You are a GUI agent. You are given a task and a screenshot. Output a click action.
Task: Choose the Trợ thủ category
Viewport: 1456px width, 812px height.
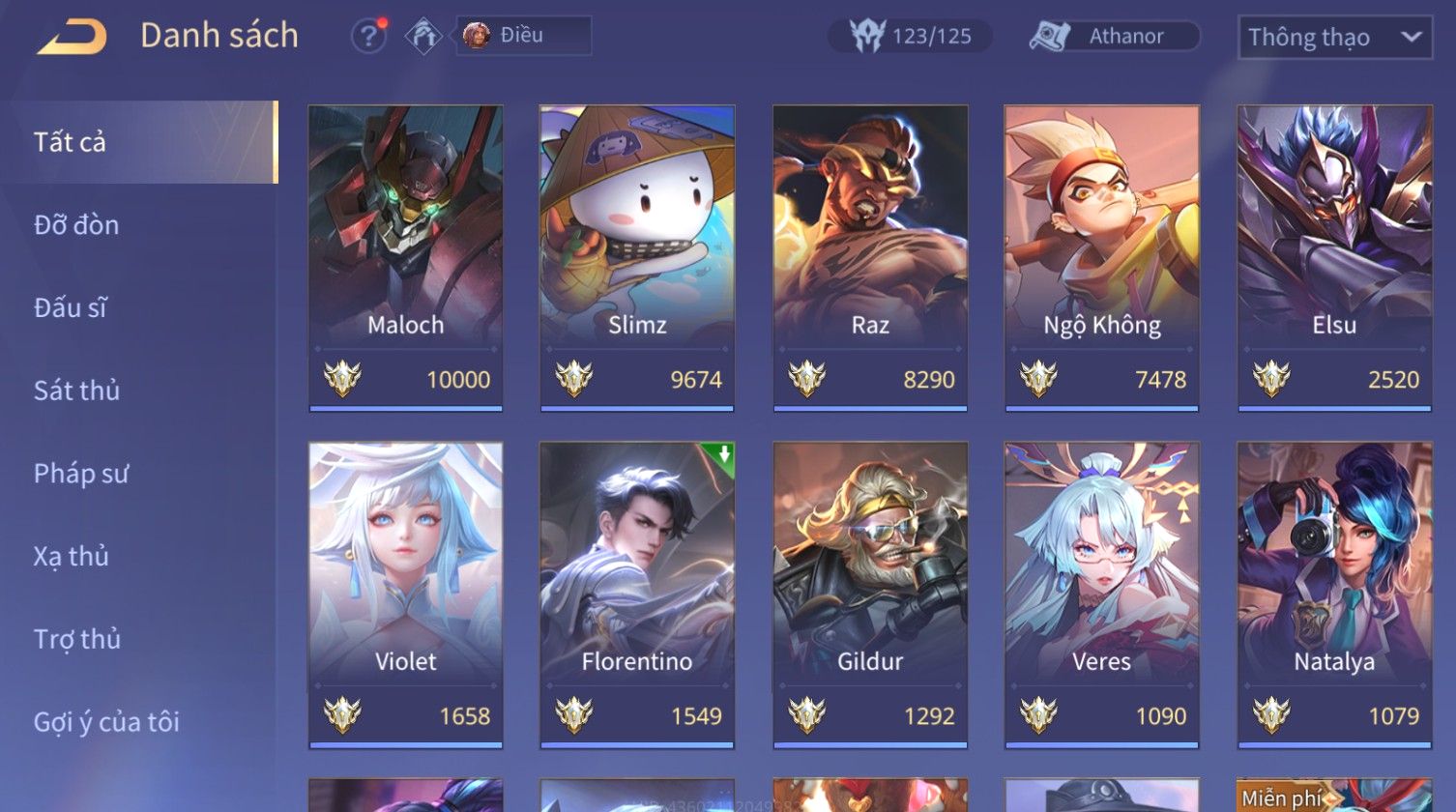pyautogui.click(x=76, y=639)
